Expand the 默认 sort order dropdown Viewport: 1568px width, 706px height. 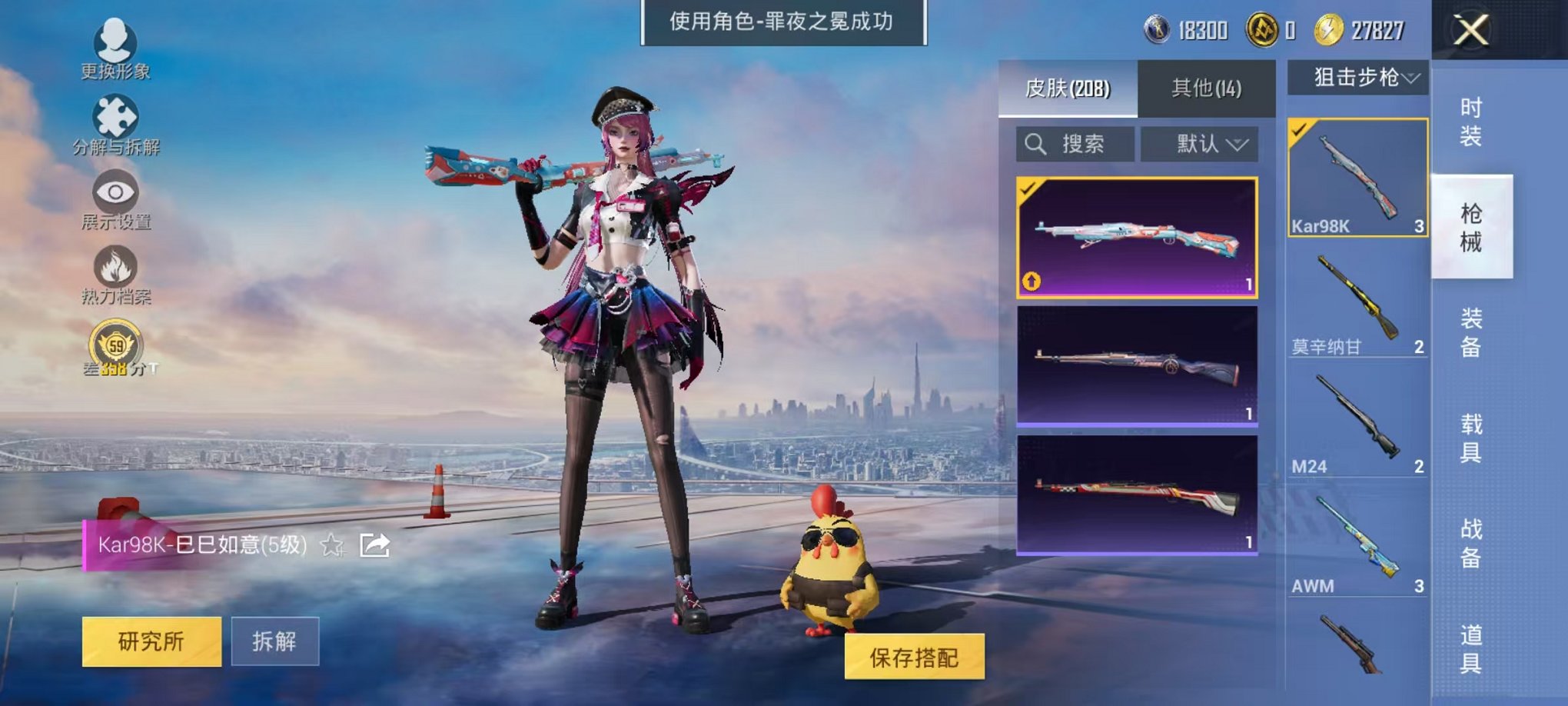click(x=1199, y=145)
